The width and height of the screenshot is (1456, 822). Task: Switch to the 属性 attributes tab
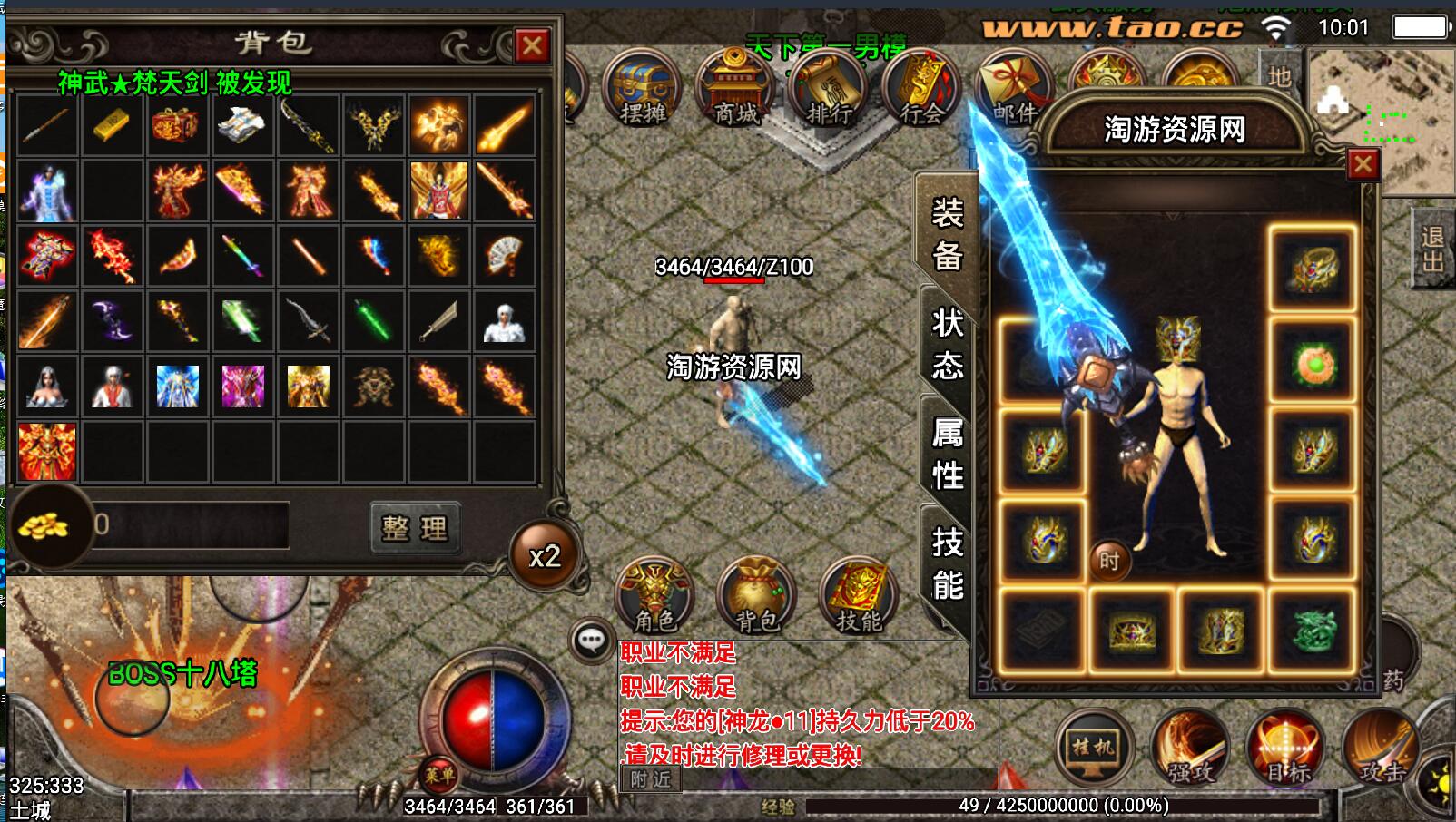tap(947, 453)
